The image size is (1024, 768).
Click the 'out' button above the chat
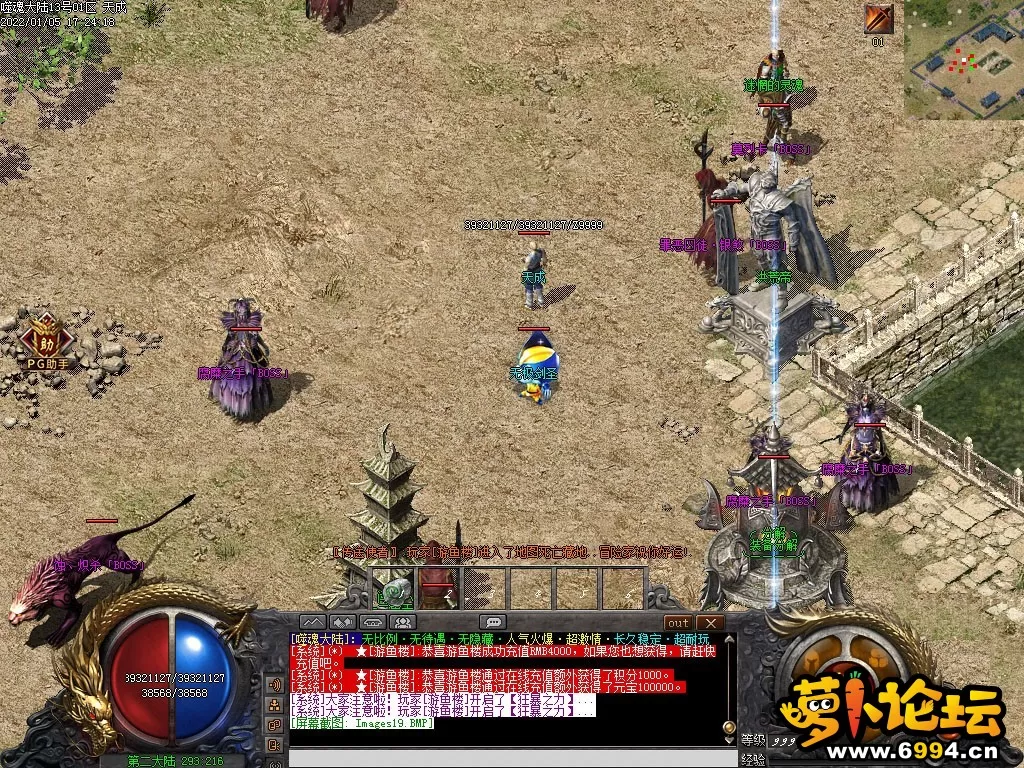click(678, 622)
